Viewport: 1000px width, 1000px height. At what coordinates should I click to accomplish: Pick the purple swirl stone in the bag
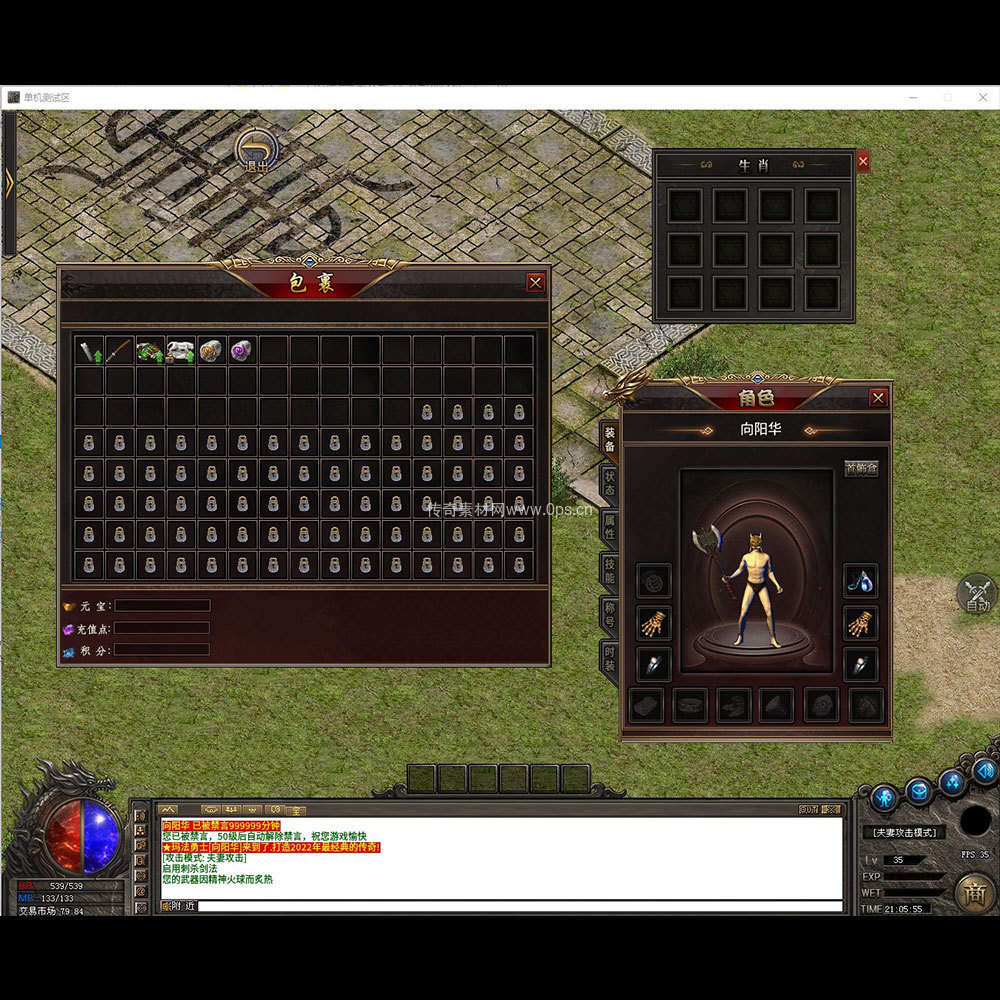tap(242, 350)
